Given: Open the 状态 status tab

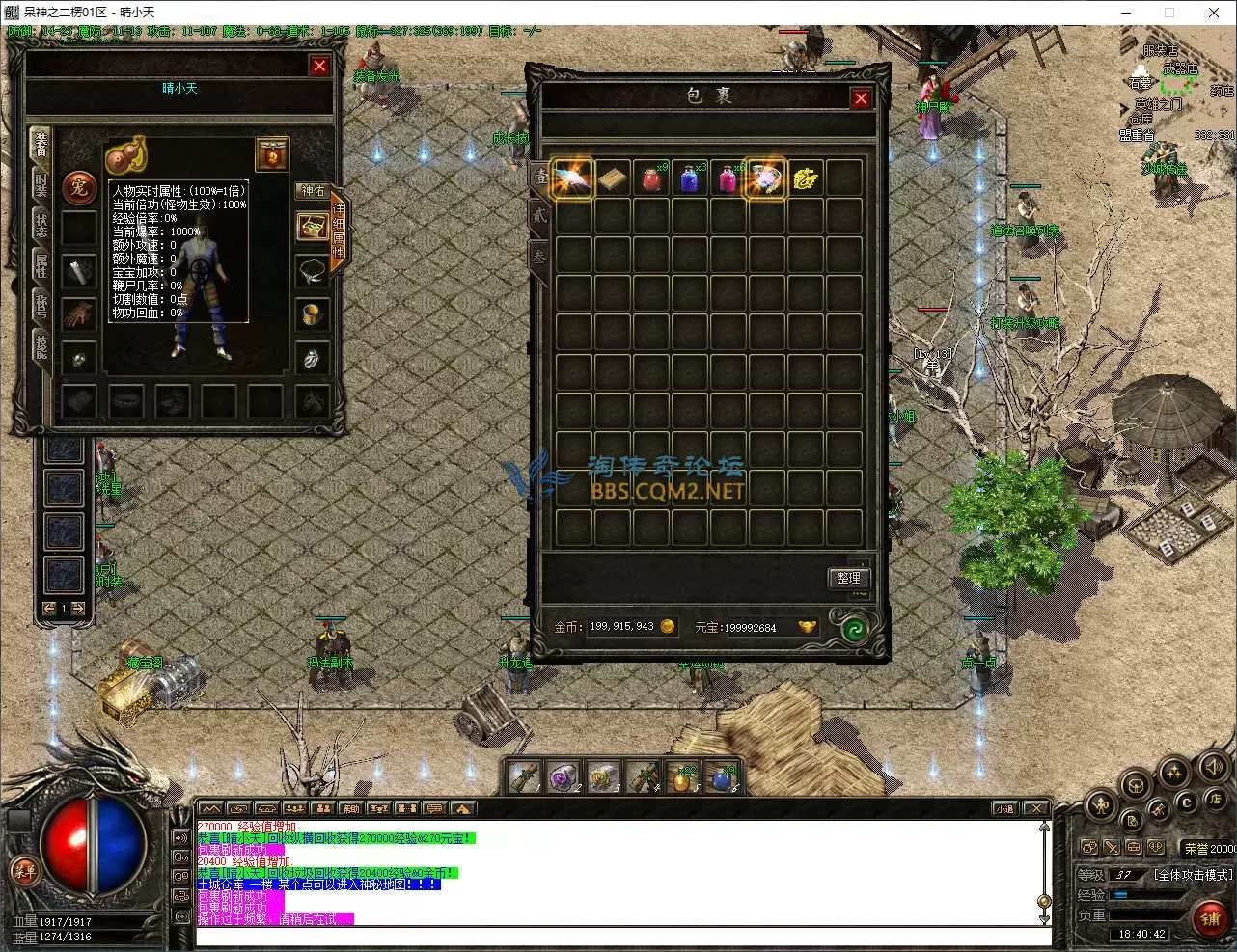Looking at the screenshot, I should coord(41,225).
